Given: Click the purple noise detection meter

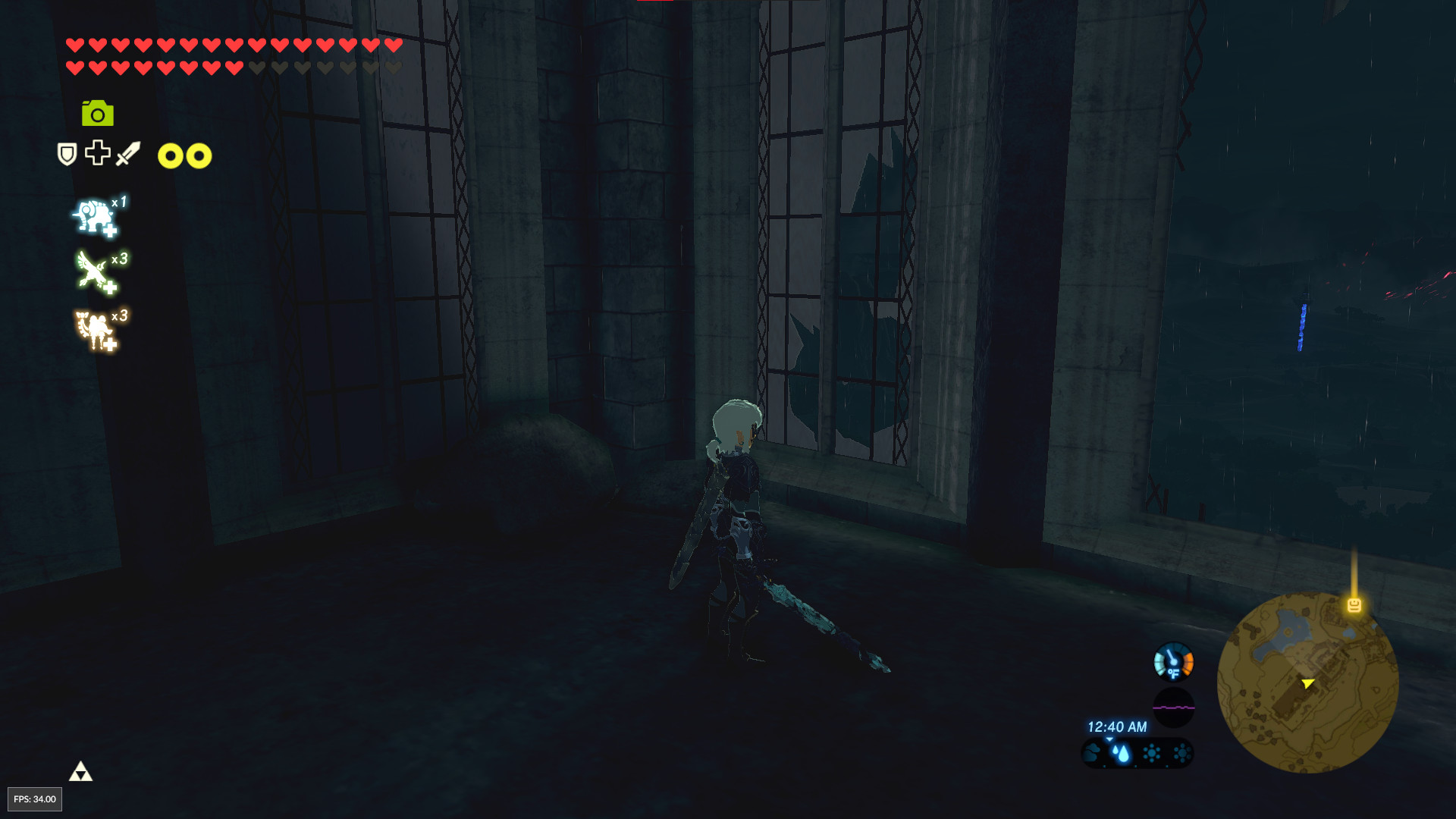Looking at the screenshot, I should point(1174,708).
